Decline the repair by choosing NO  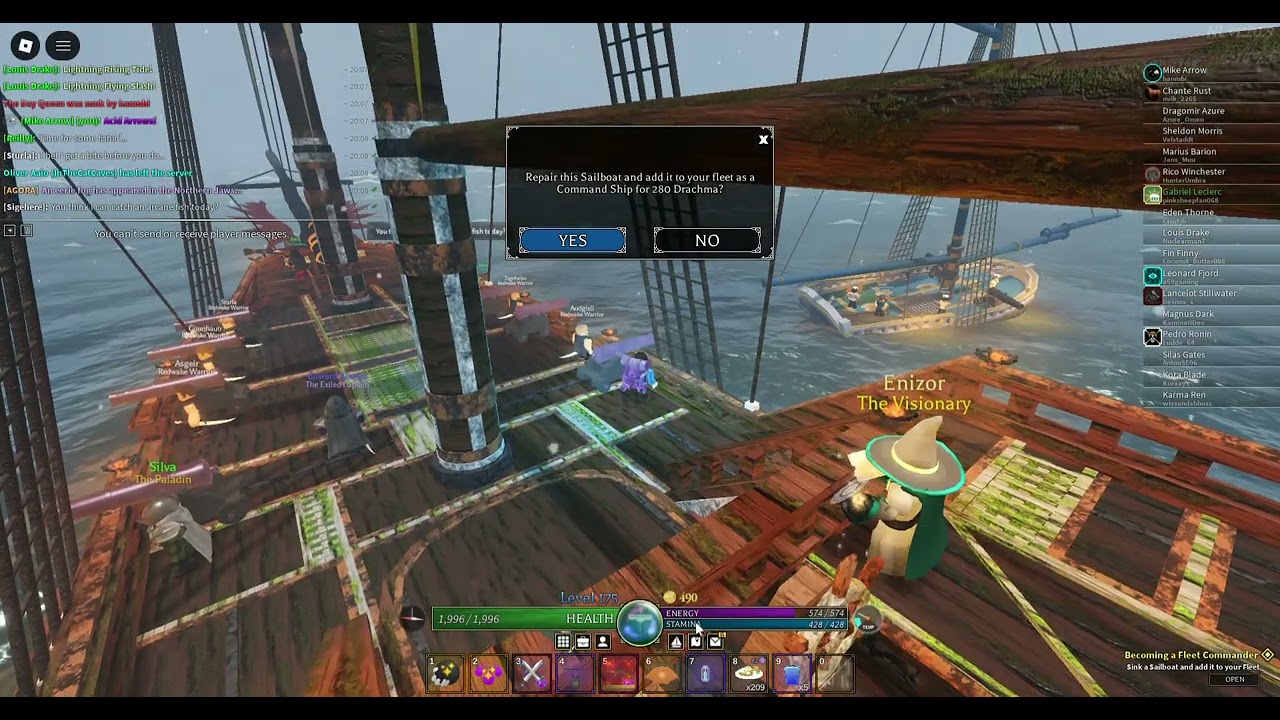[707, 240]
